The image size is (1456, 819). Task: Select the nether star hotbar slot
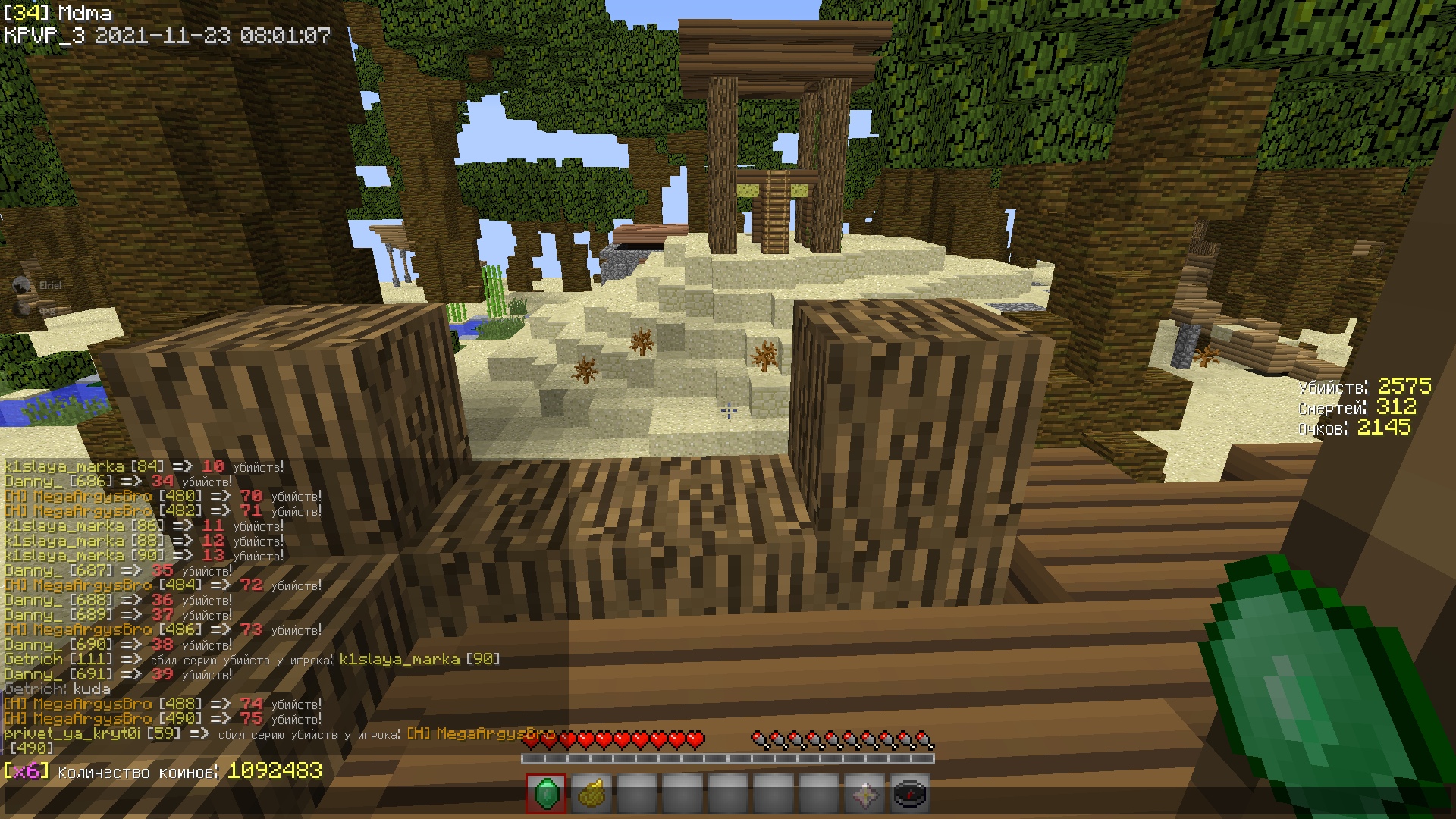[x=864, y=794]
